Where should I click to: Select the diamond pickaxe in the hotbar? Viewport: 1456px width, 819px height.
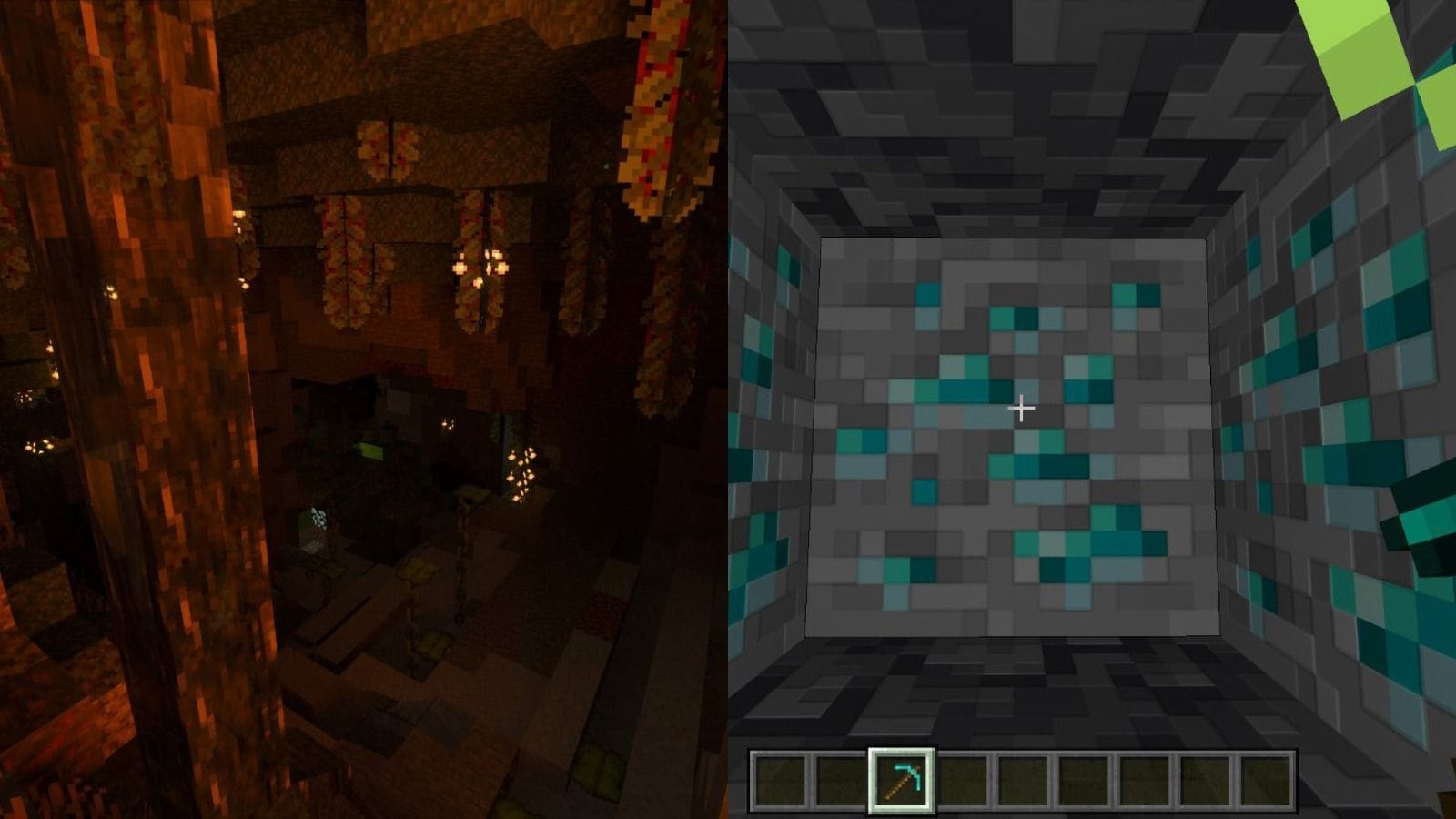901,780
